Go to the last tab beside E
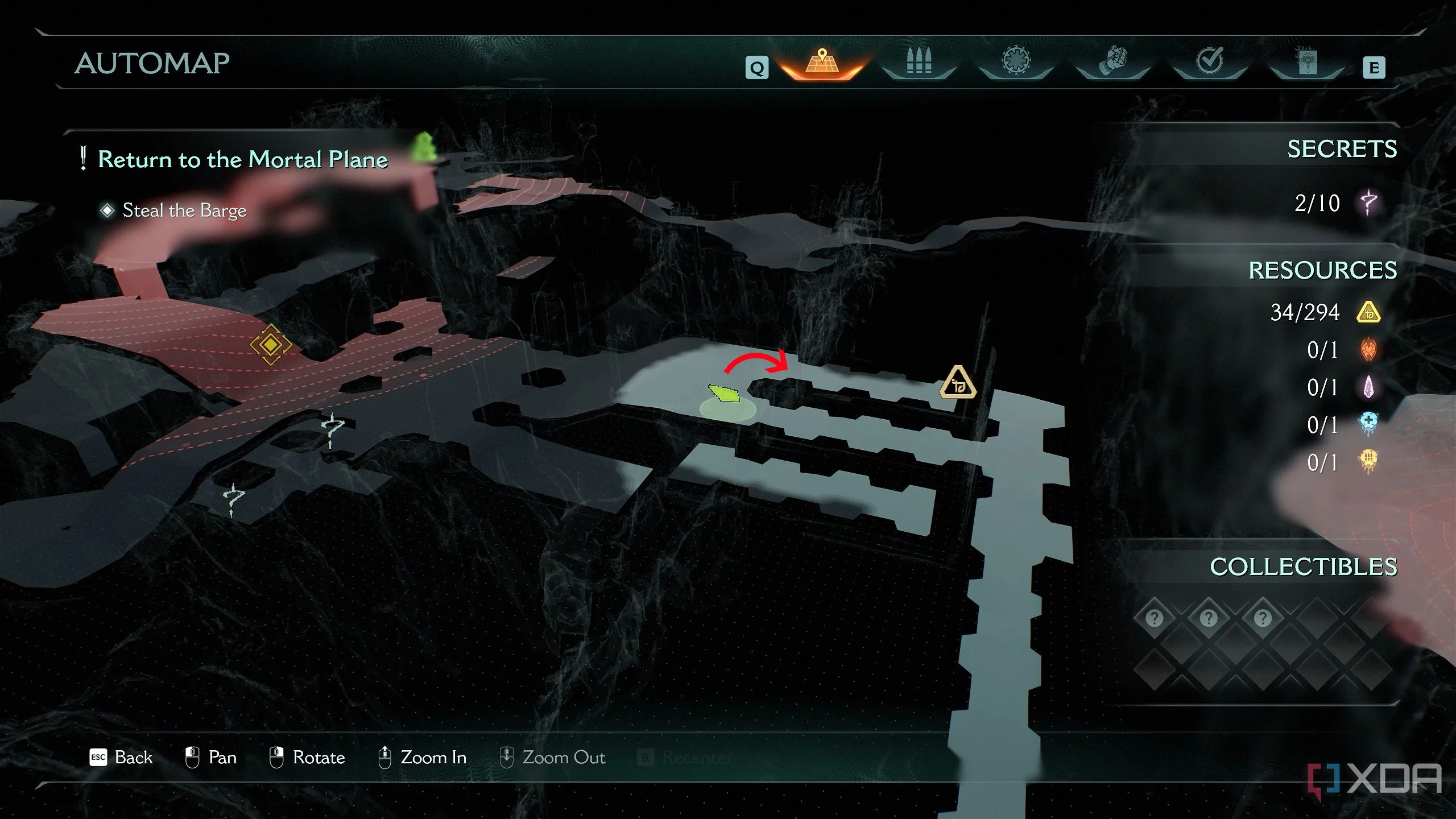This screenshot has height=819, width=1456. pyautogui.click(x=1306, y=61)
